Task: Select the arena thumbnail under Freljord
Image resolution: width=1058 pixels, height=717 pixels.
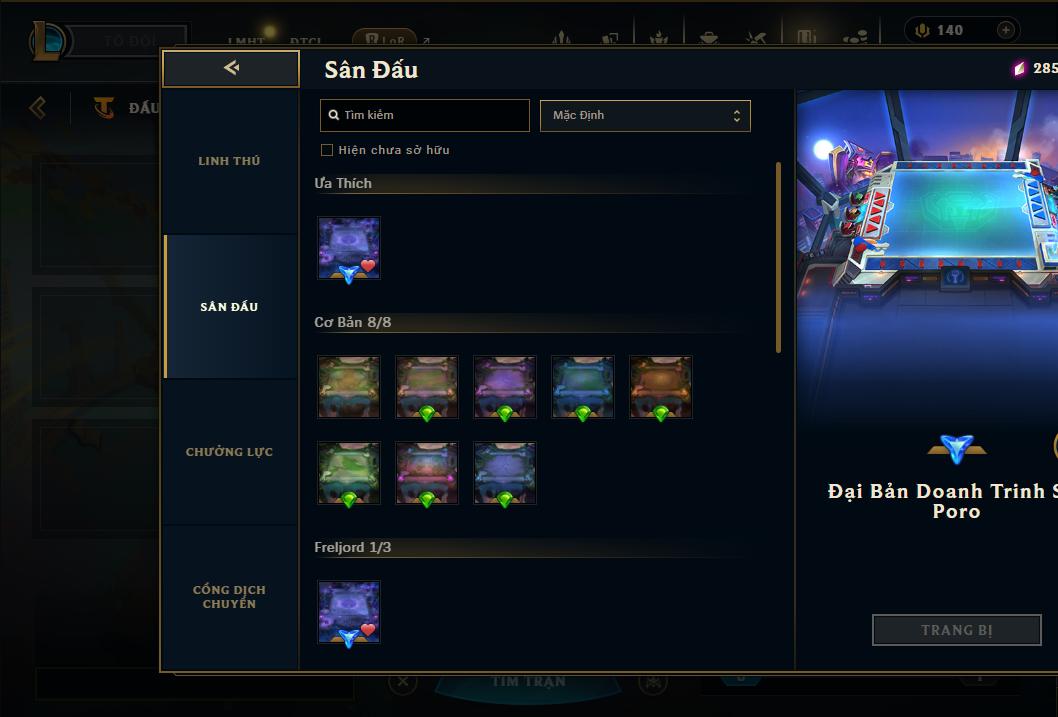Action: tap(349, 612)
